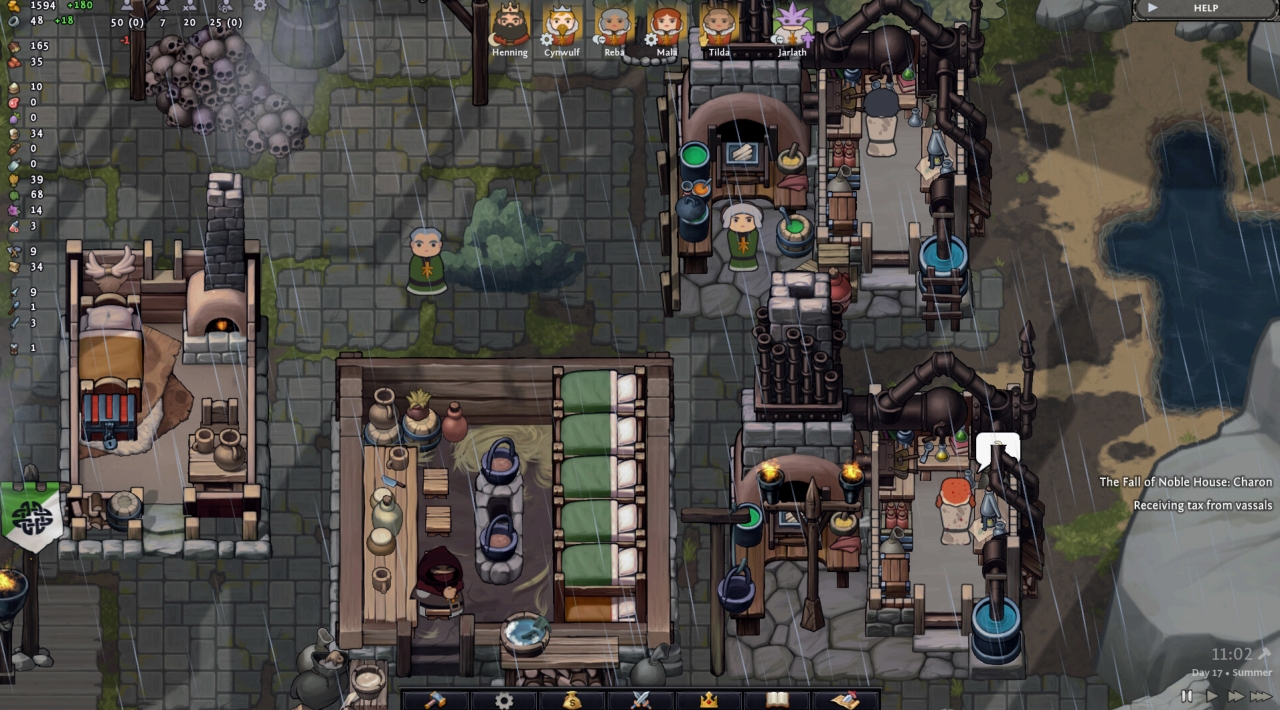1280x710 pixels.
Task: Set game speed to normal play
Action: point(1211,696)
